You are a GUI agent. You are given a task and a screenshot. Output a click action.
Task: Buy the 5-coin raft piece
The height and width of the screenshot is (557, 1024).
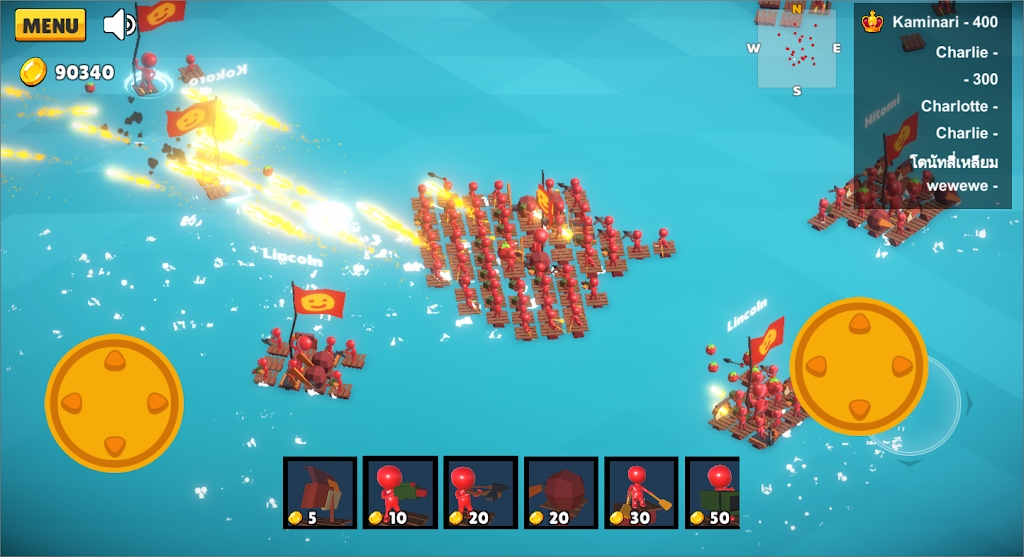(320, 493)
